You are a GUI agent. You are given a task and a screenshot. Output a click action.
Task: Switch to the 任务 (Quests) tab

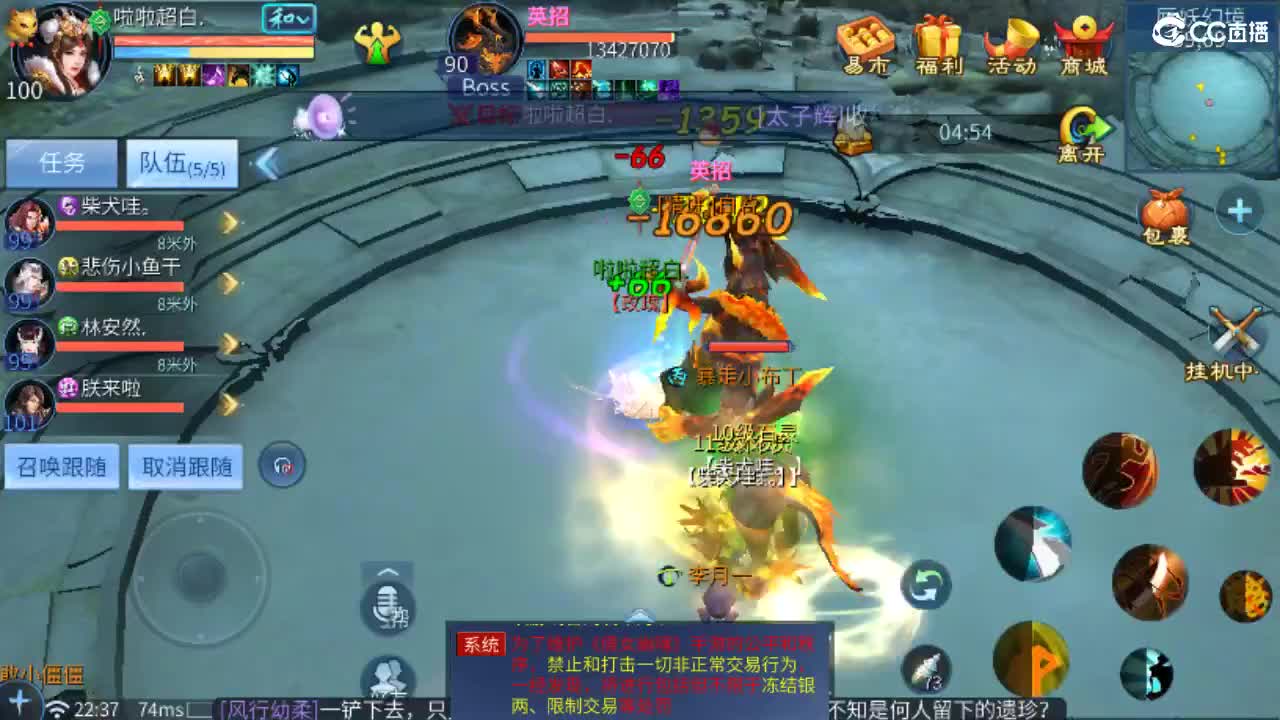point(60,163)
